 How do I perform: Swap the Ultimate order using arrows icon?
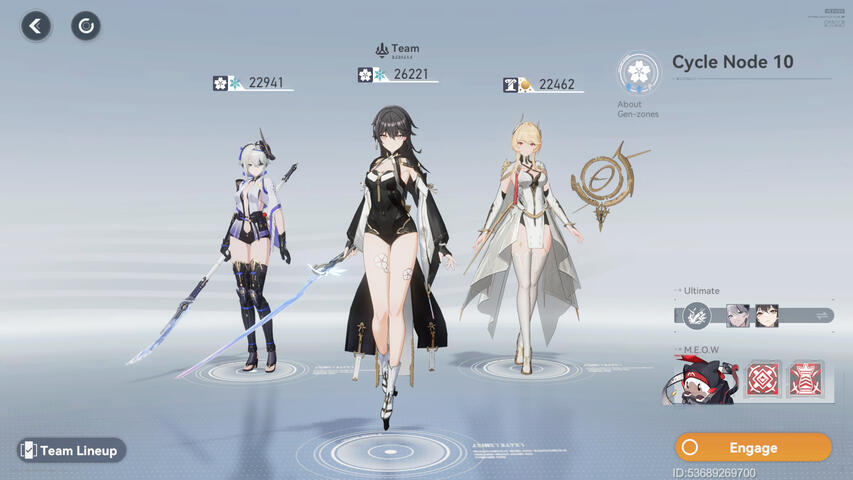(x=822, y=316)
